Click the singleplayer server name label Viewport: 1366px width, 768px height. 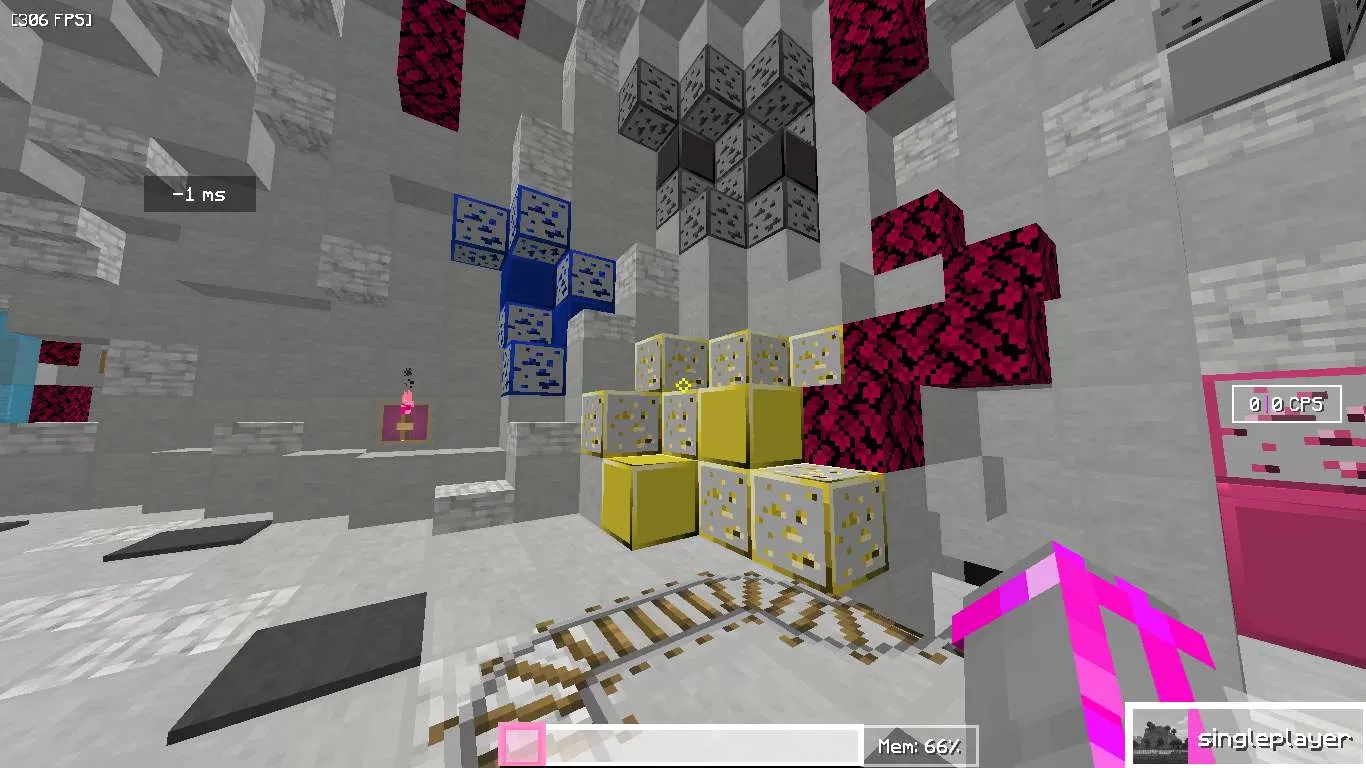pyautogui.click(x=1274, y=740)
